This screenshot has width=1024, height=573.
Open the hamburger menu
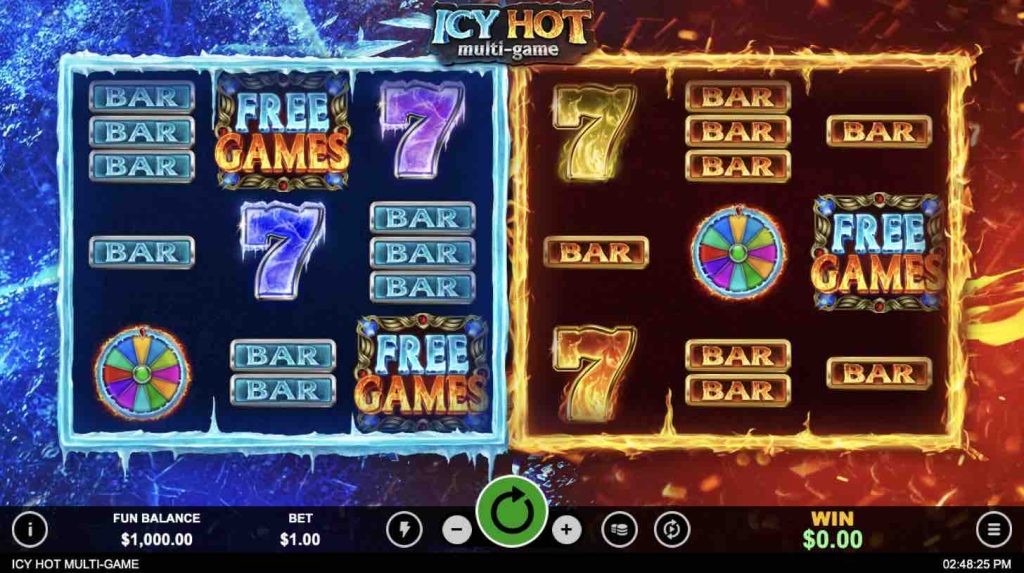point(993,529)
